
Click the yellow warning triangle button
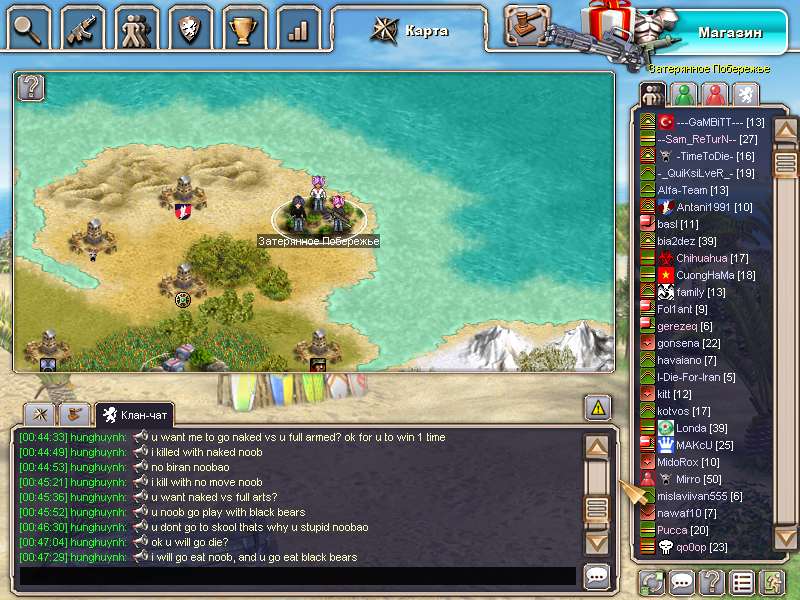coord(597,407)
